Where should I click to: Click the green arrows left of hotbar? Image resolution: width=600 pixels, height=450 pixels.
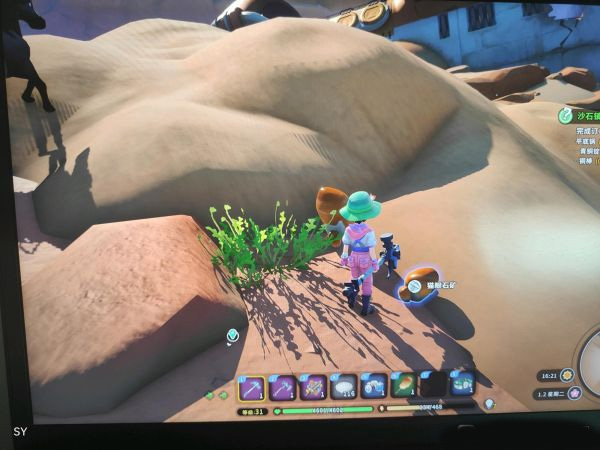tap(215, 397)
